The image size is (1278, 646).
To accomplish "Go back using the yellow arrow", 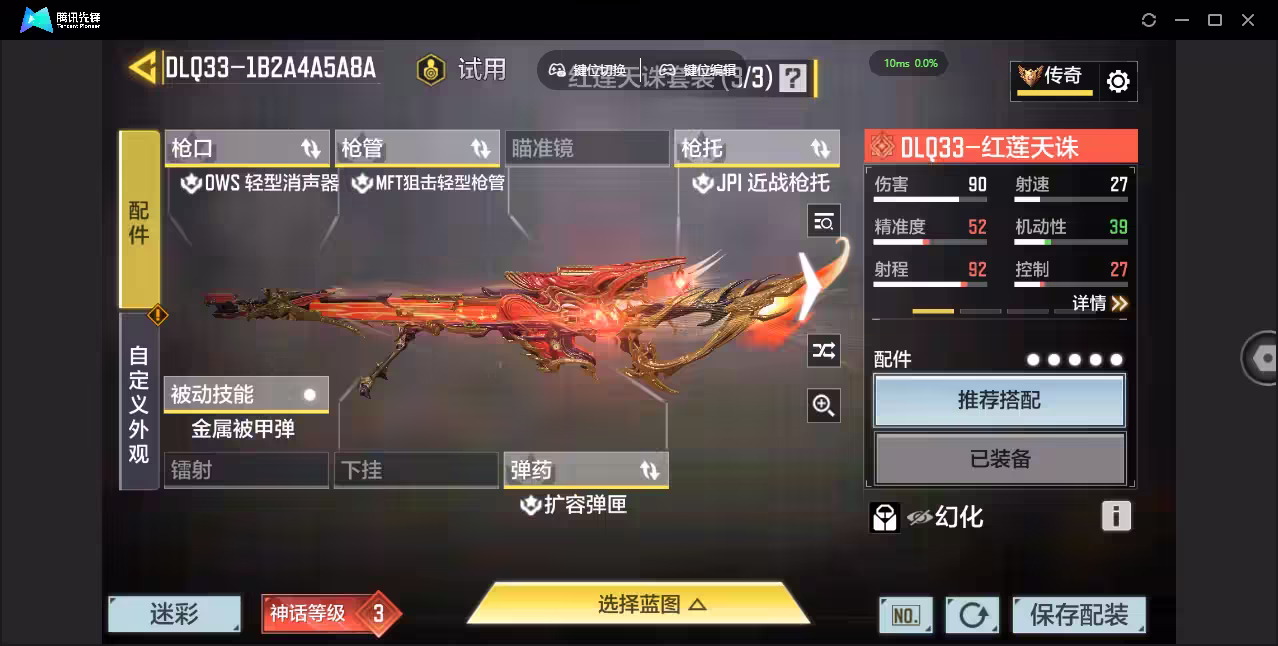I will click(143, 67).
